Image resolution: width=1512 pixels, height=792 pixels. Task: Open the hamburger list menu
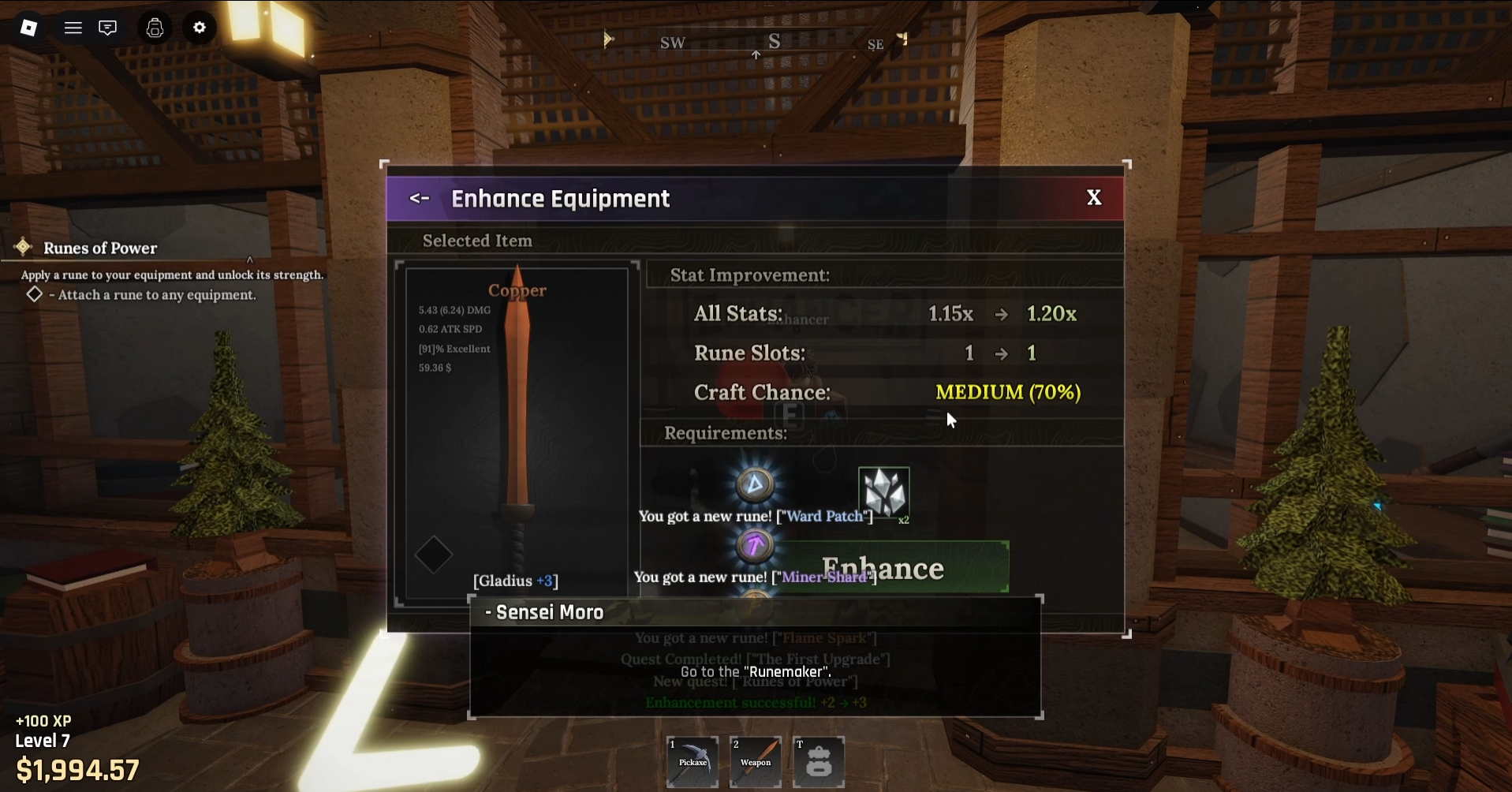point(73,28)
